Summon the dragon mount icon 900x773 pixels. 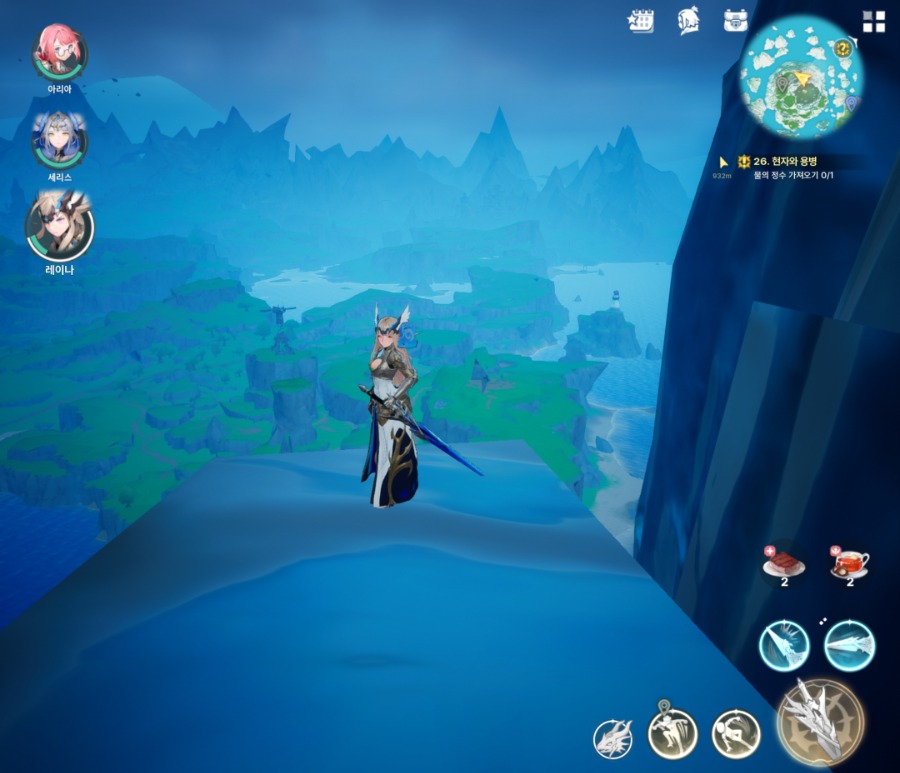coord(613,738)
